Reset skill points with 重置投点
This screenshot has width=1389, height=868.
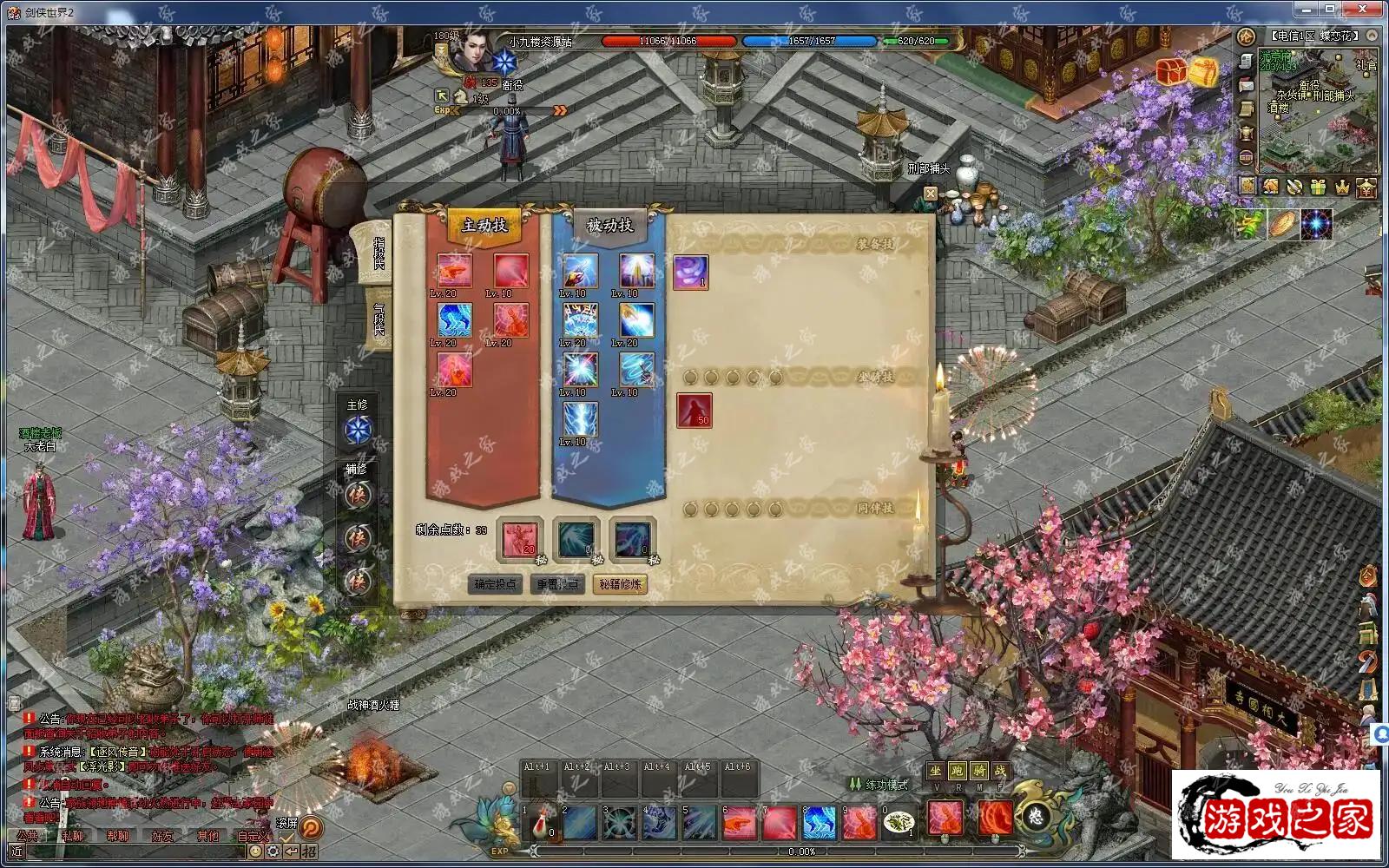(557, 584)
